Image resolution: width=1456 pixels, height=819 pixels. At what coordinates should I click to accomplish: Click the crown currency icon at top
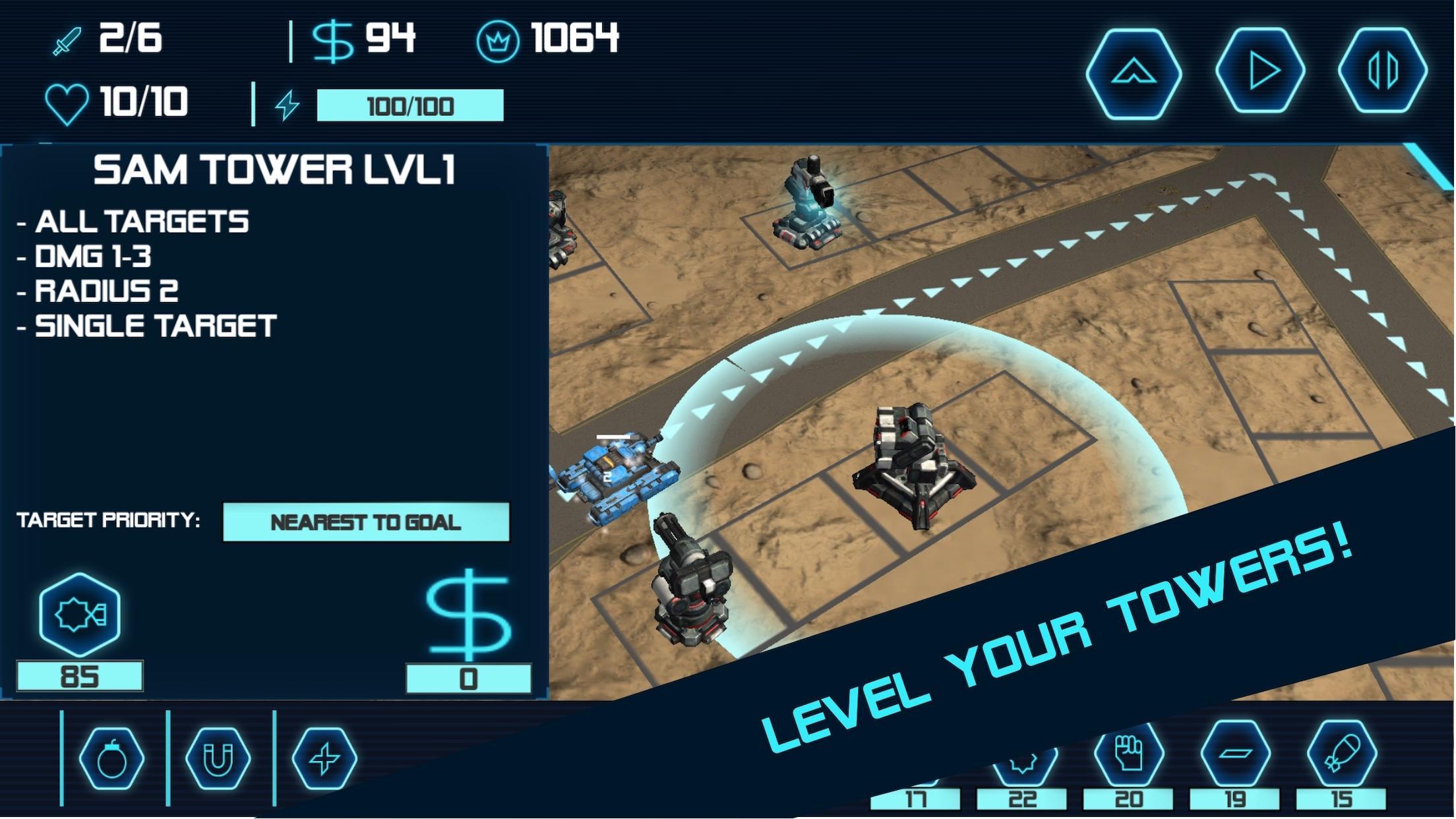(497, 41)
